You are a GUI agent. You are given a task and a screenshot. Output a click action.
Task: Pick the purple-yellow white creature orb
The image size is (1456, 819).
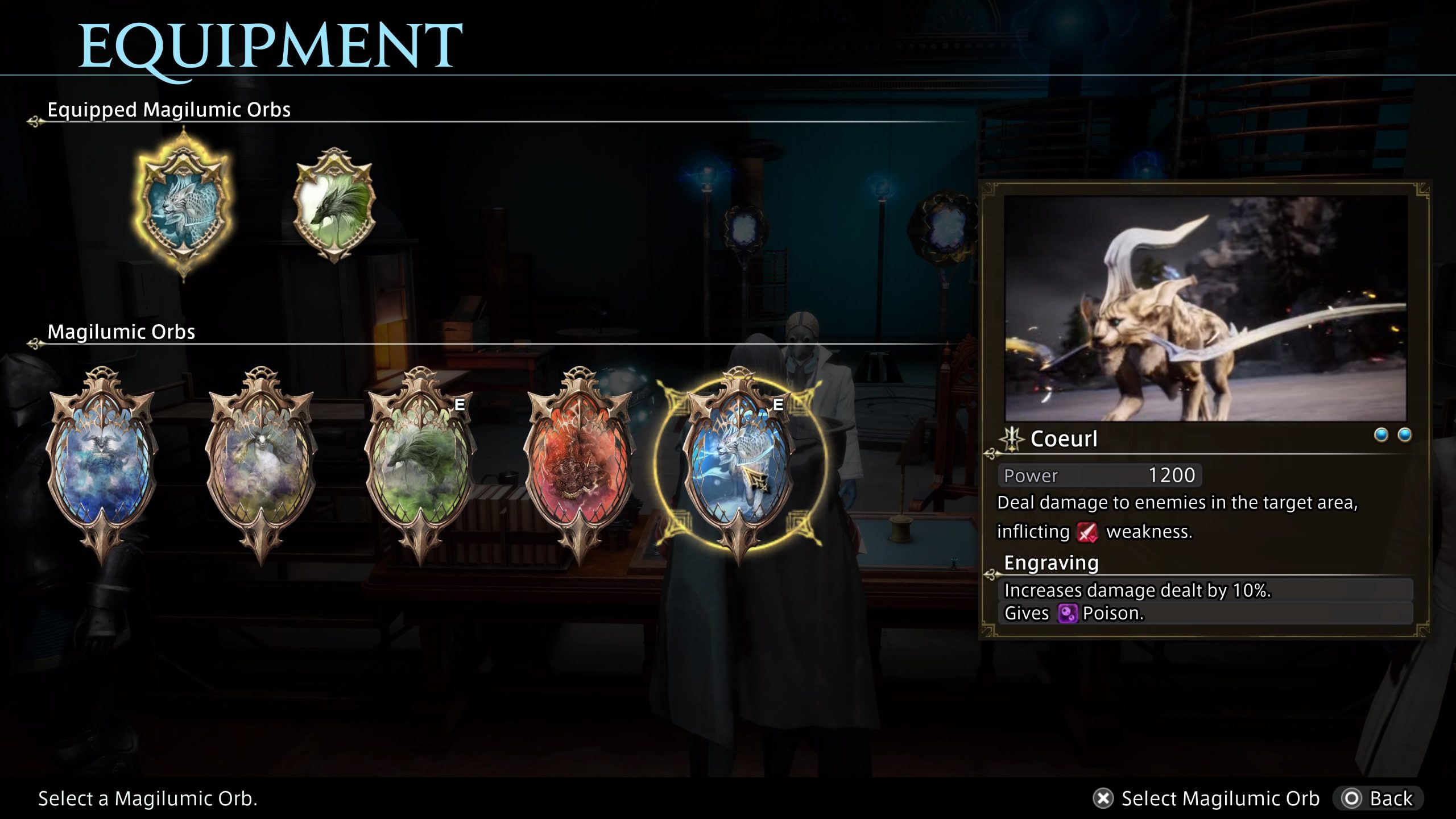[261, 465]
